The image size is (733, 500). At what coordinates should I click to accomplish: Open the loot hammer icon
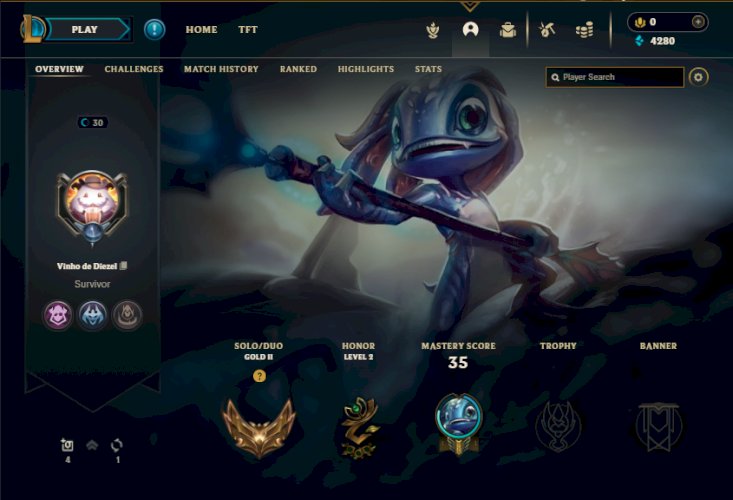pyautogui.click(x=547, y=30)
